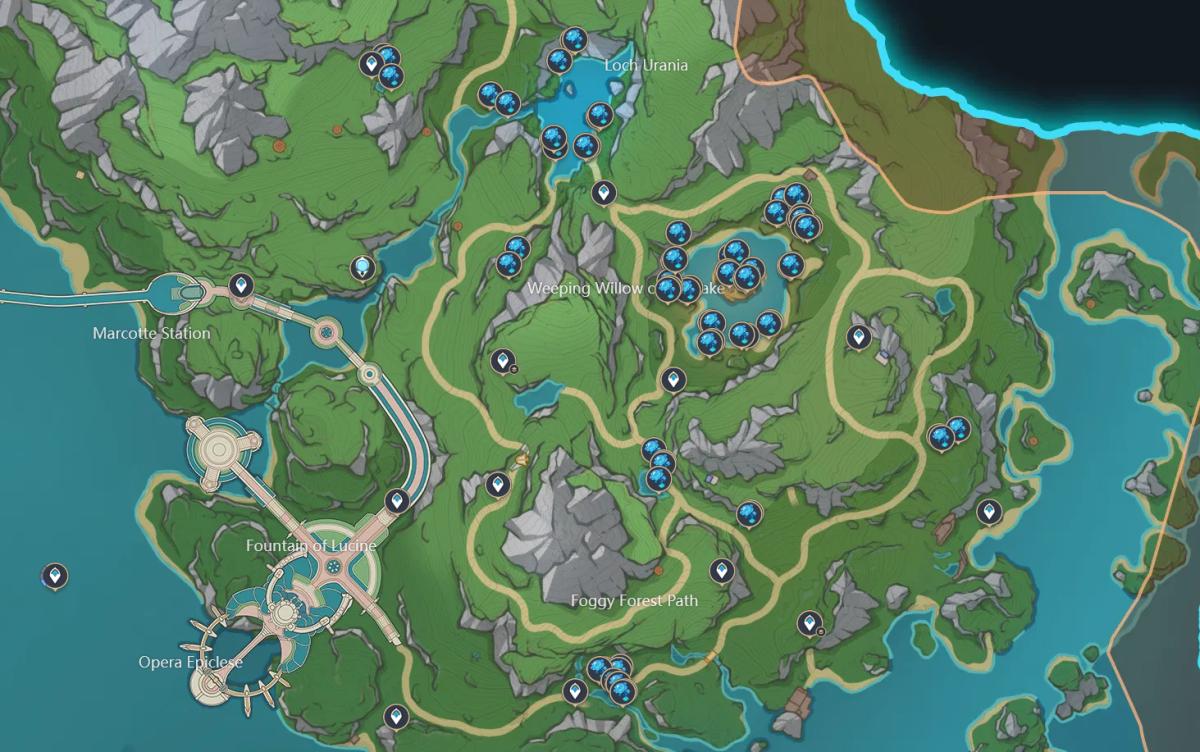Pick the lone blue flower marker north of Foggy Forest Path

(x=749, y=514)
